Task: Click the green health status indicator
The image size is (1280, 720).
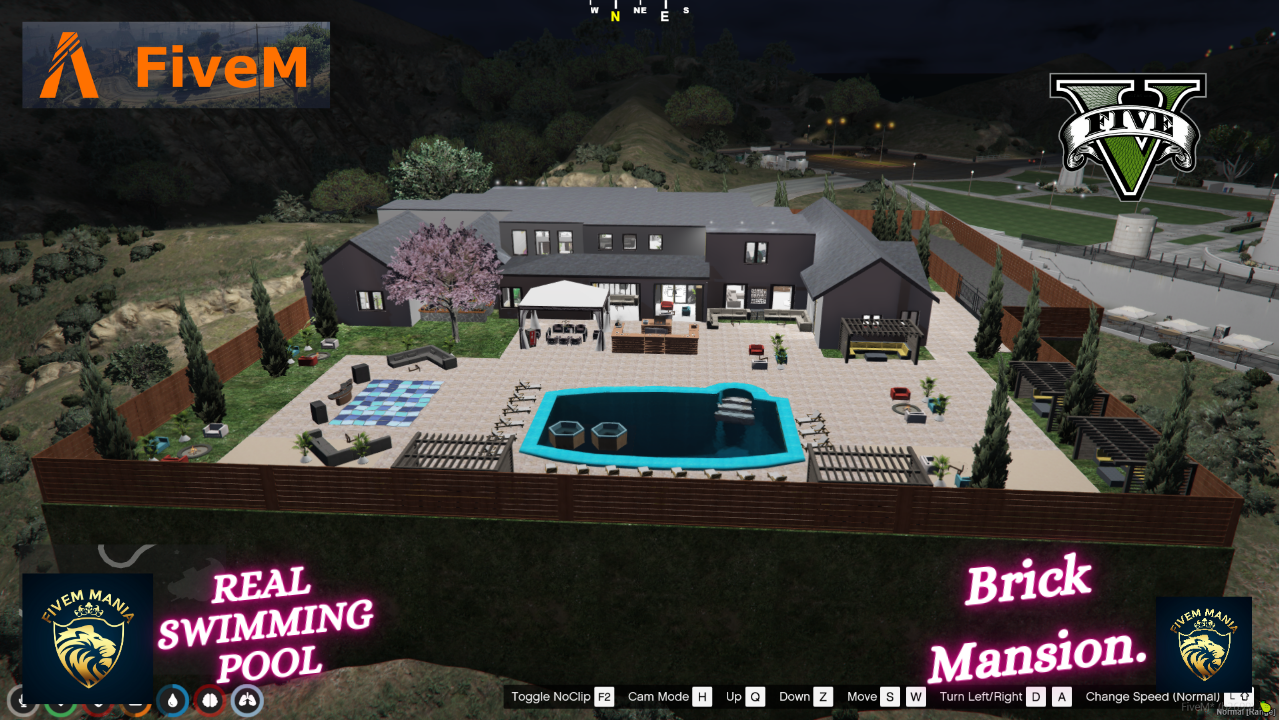Action: coord(61,703)
